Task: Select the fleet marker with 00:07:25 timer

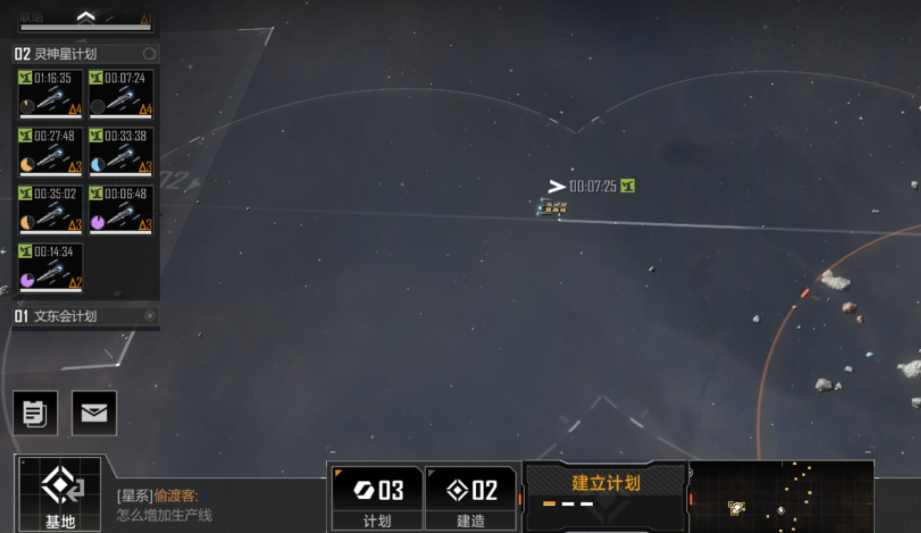Action: [552, 207]
